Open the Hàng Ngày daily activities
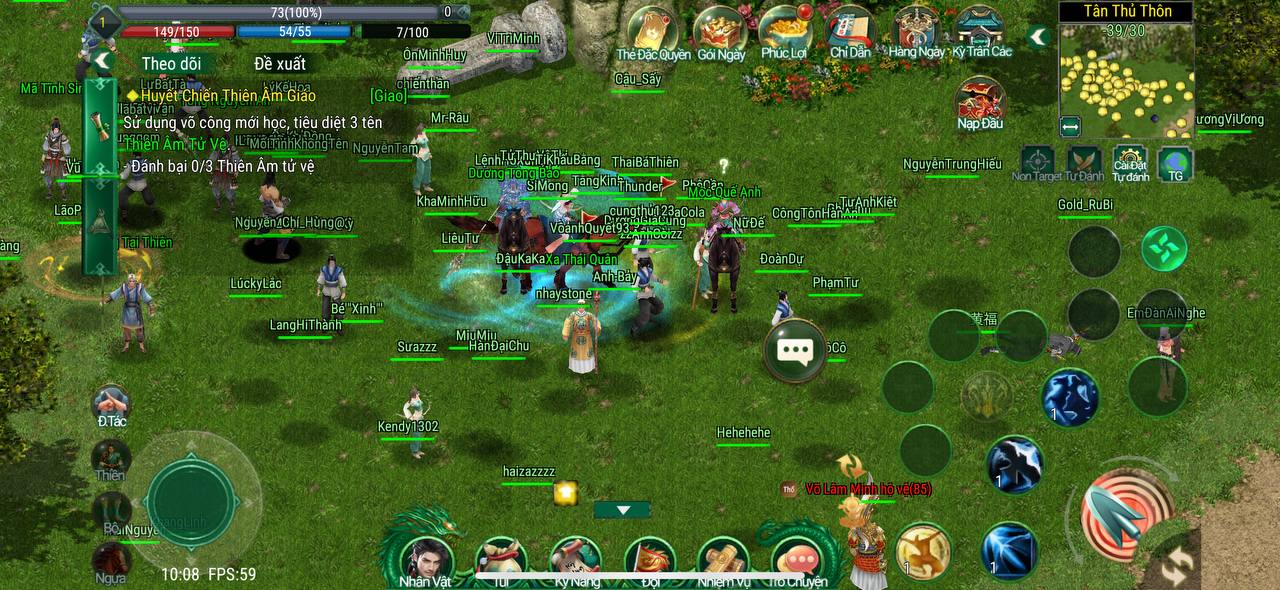Viewport: 1280px width, 590px height. (x=916, y=30)
